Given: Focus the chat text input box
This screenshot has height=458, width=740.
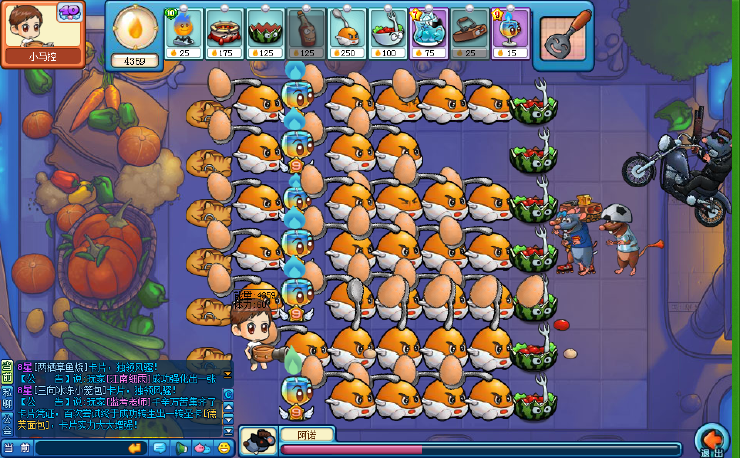Looking at the screenshot, I should tap(80, 448).
